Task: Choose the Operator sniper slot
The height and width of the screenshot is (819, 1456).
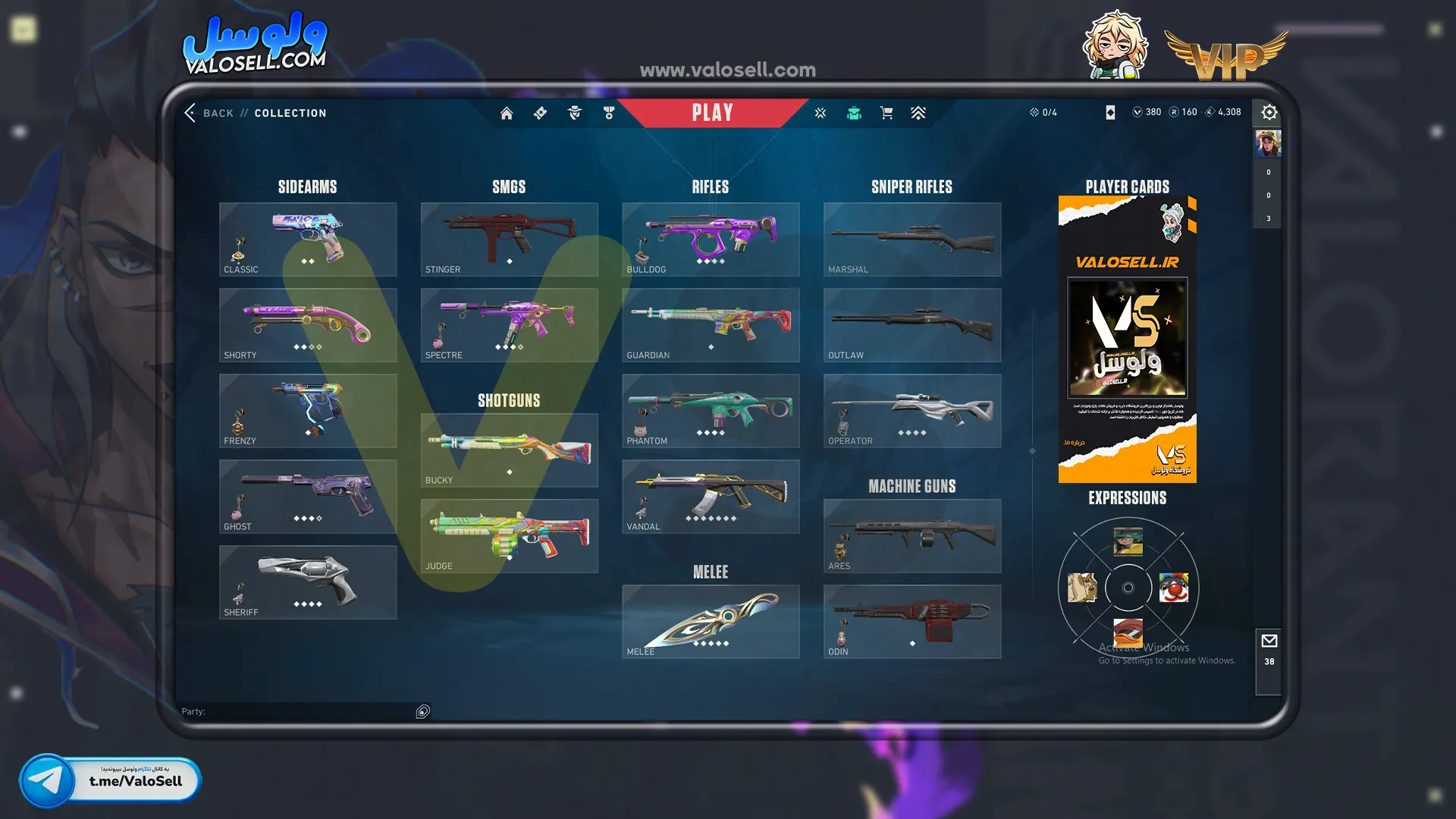Action: tap(912, 410)
